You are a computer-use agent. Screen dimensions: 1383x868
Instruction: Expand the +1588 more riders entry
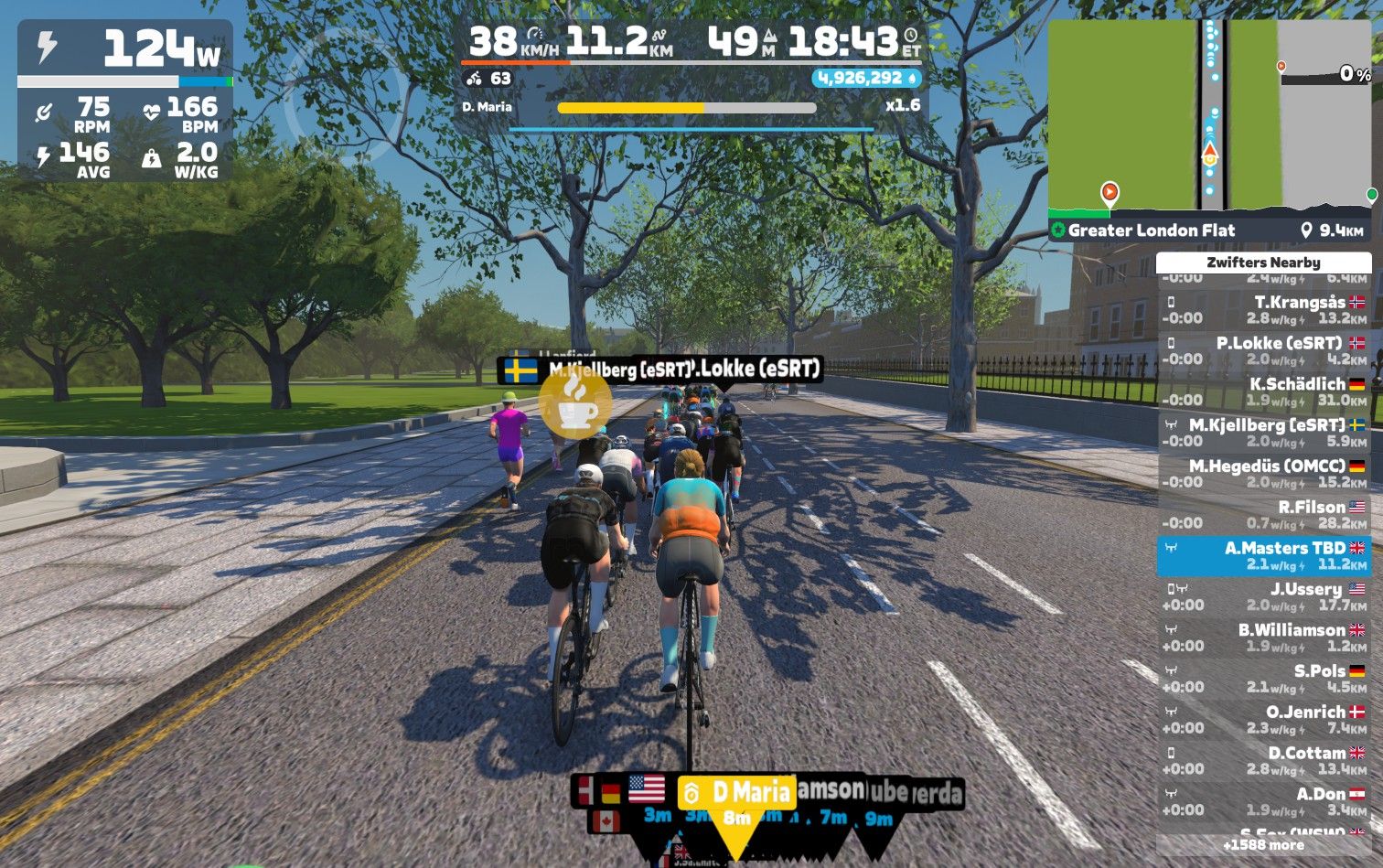tap(1264, 845)
